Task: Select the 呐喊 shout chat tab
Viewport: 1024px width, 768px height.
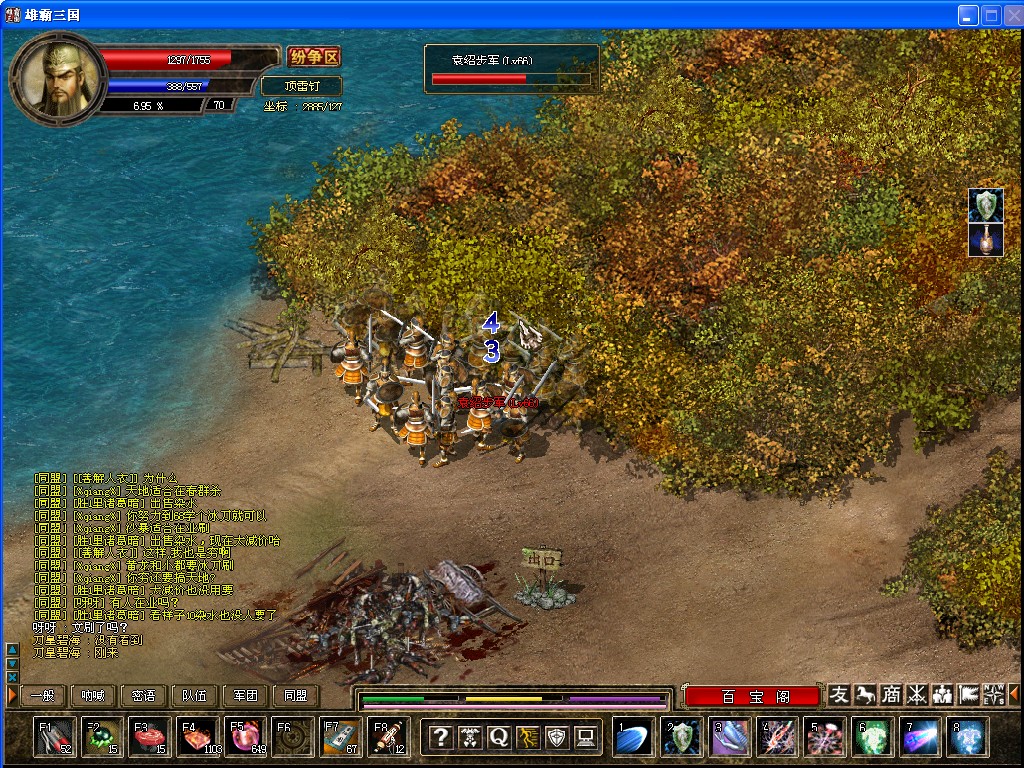Action: pos(93,696)
